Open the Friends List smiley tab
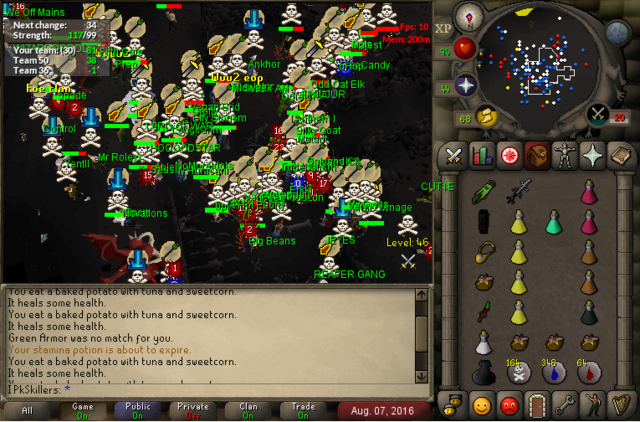 pyautogui.click(x=481, y=406)
